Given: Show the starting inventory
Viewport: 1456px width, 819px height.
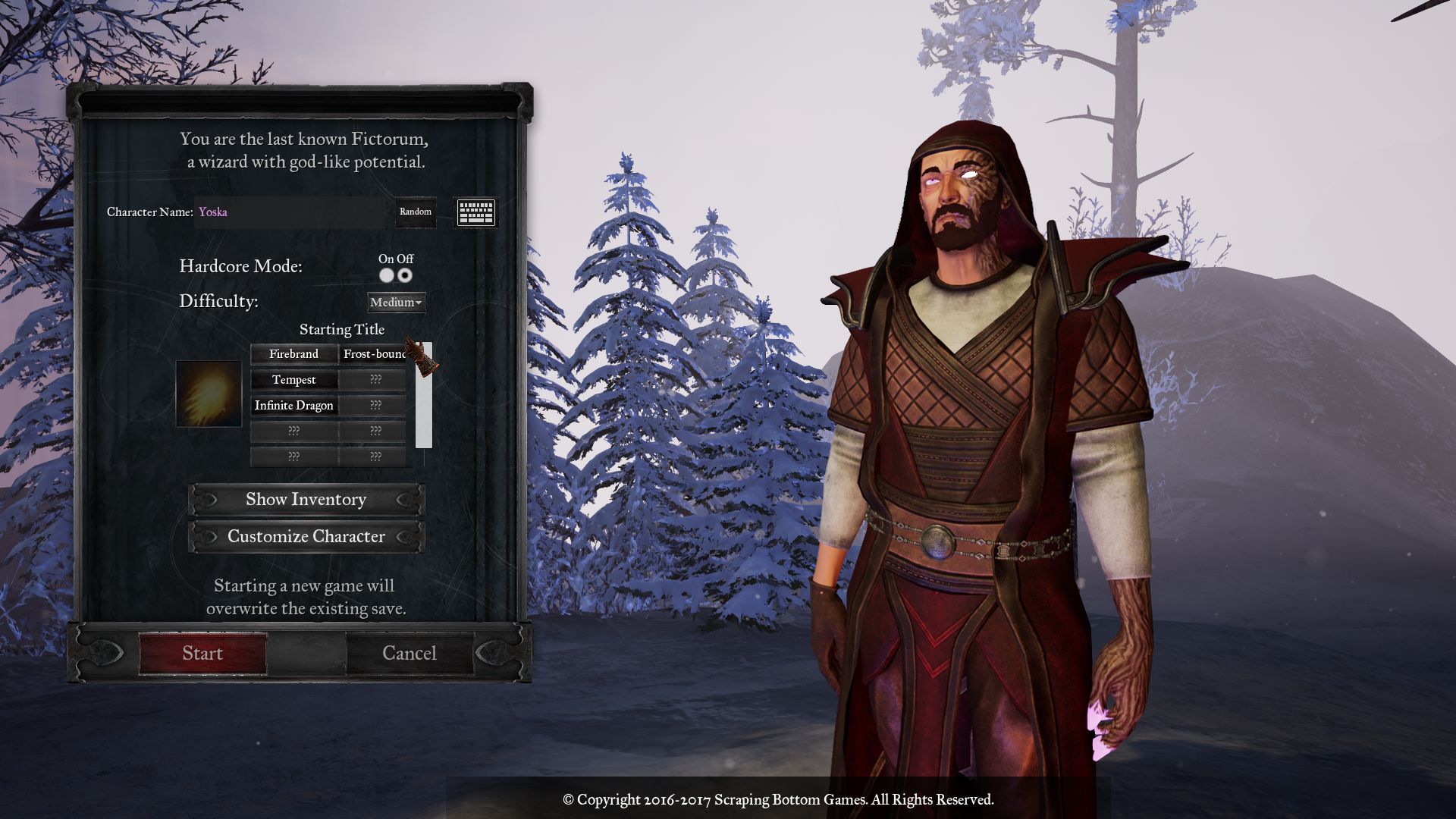Looking at the screenshot, I should click(306, 500).
